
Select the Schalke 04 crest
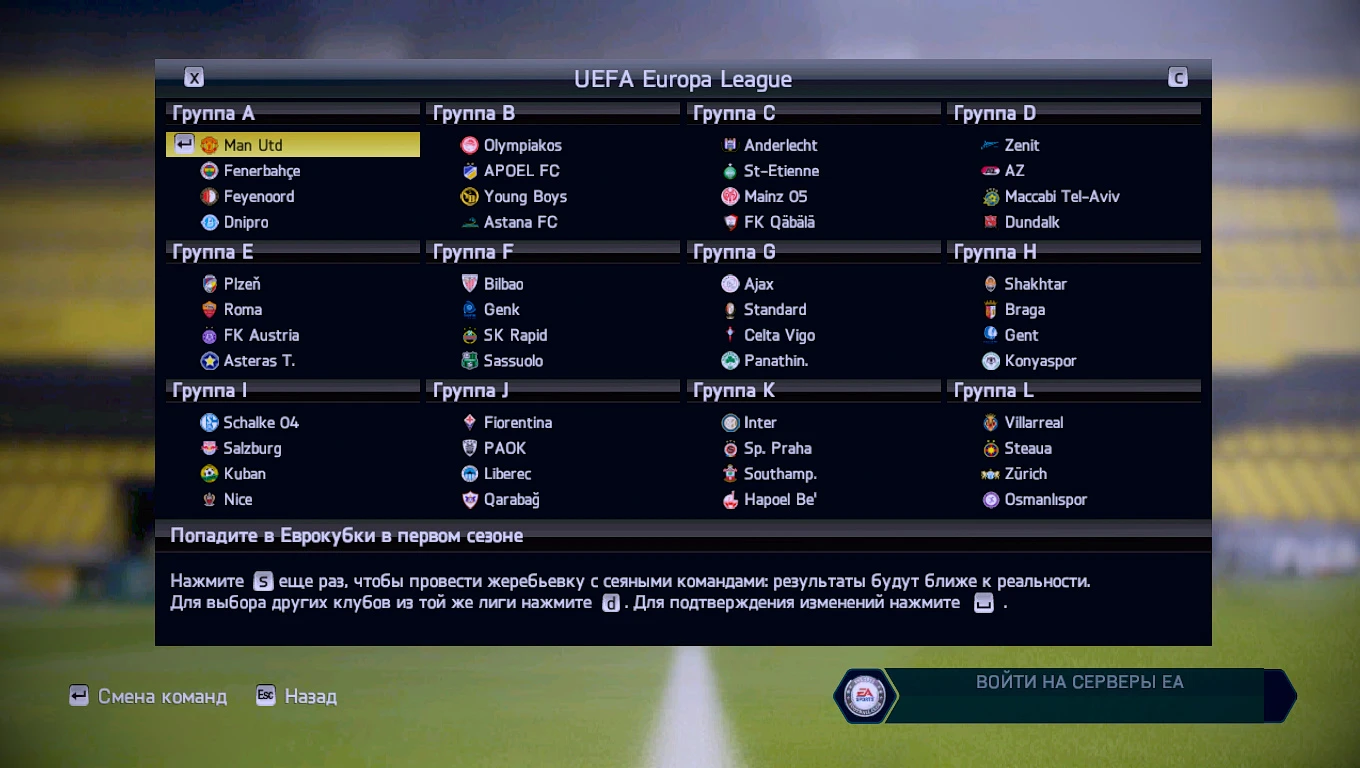pos(209,422)
